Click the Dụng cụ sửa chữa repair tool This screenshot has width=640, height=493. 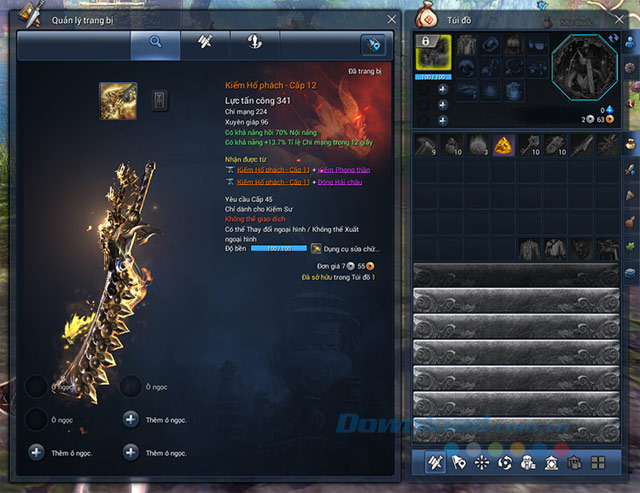(344, 248)
